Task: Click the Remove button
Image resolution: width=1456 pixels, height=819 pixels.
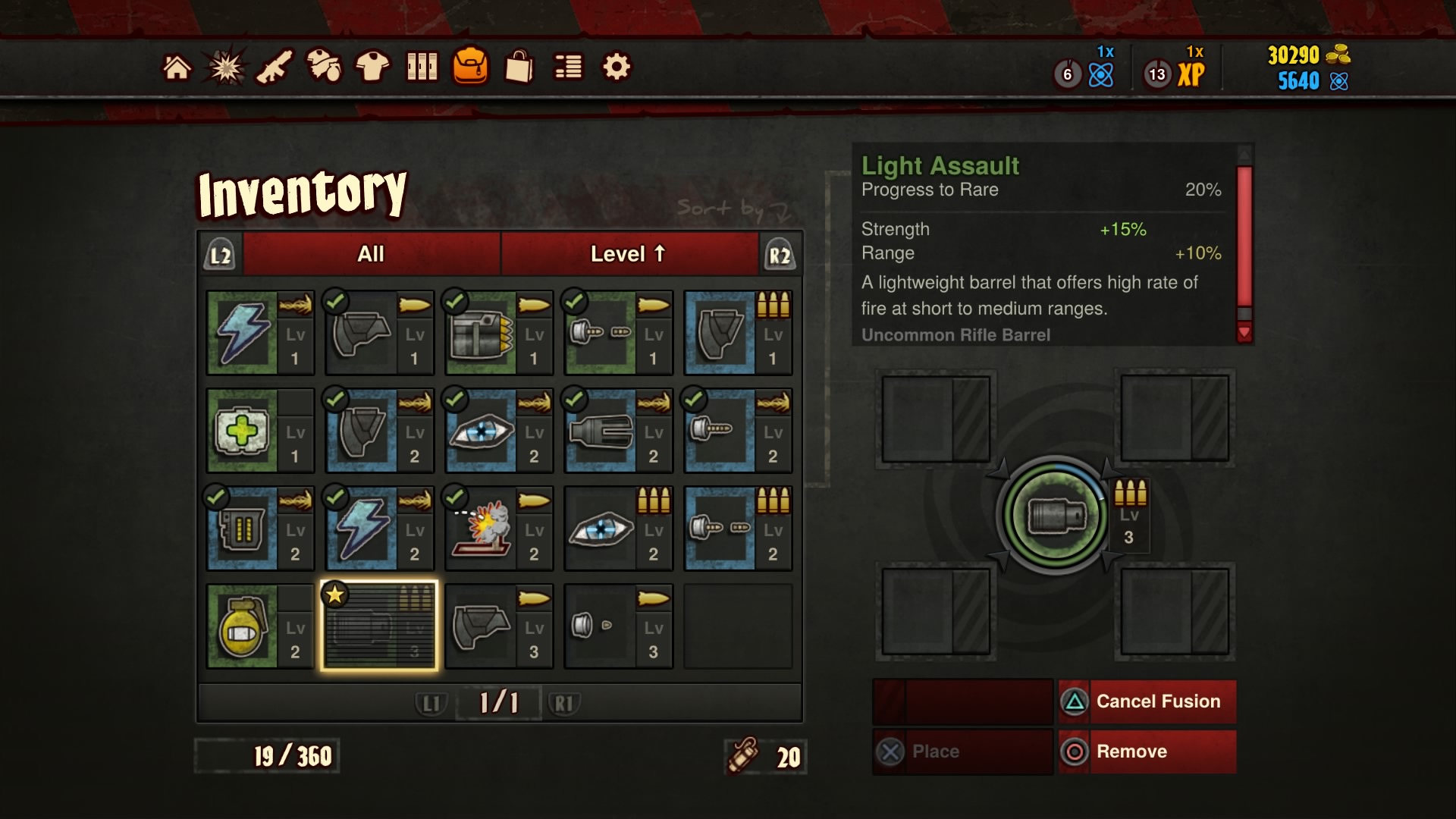Action: click(1147, 752)
